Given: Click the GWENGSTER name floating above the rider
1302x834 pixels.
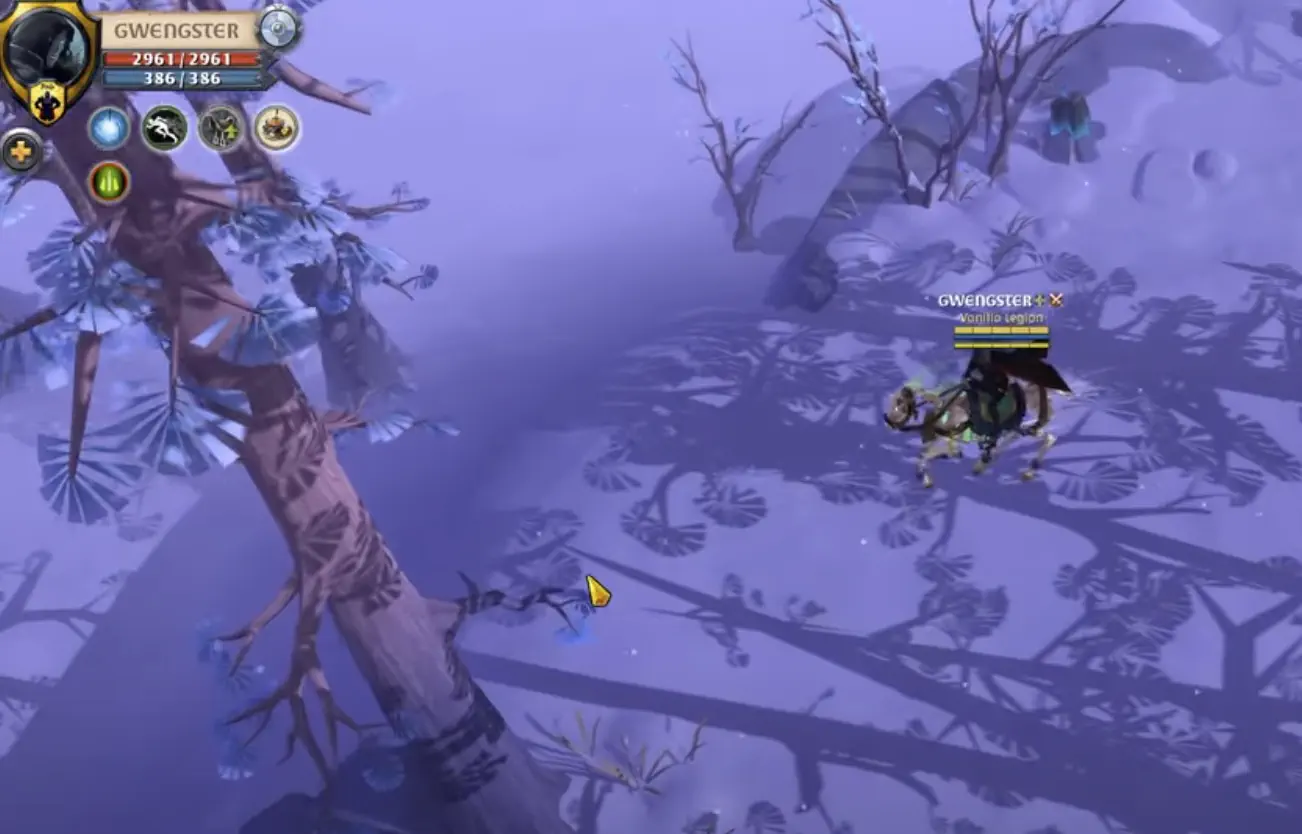Looking at the screenshot, I should tap(985, 297).
